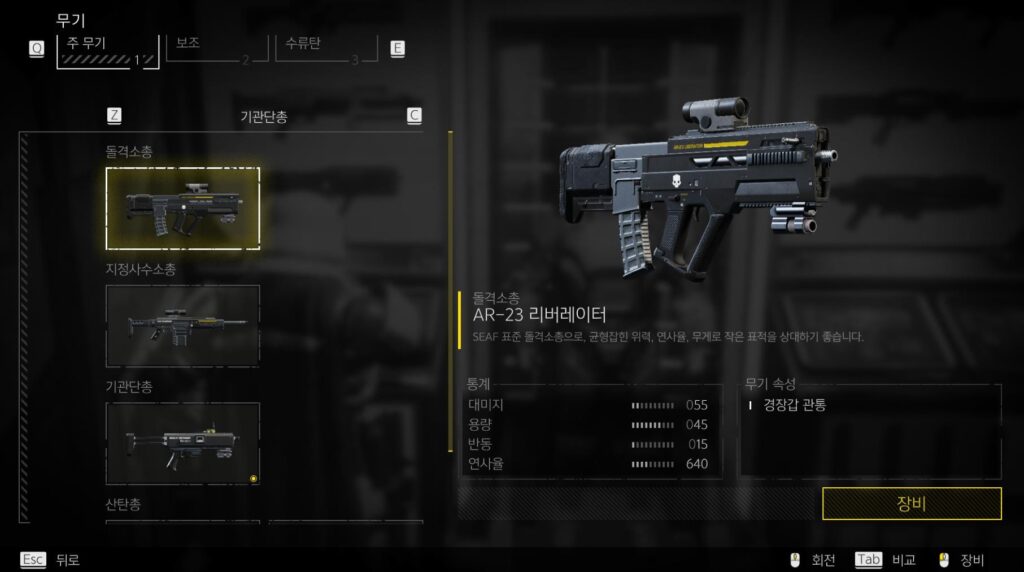Choose the AR-23 리버레이터 assault rifle thumbnail
The image size is (1024, 572).
pyautogui.click(x=183, y=208)
